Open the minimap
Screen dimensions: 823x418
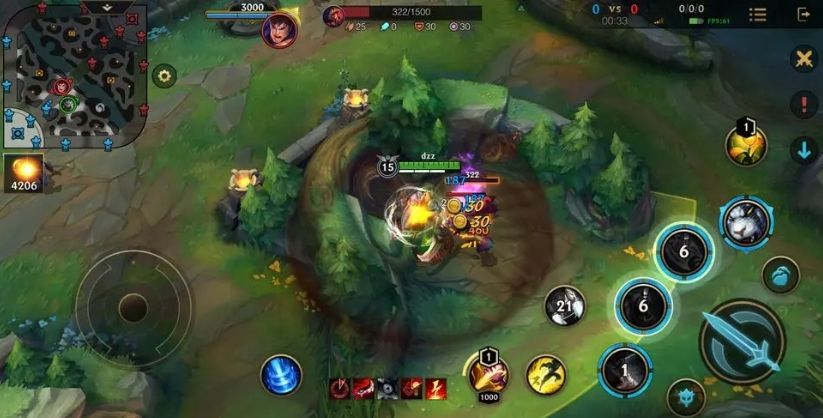73,80
